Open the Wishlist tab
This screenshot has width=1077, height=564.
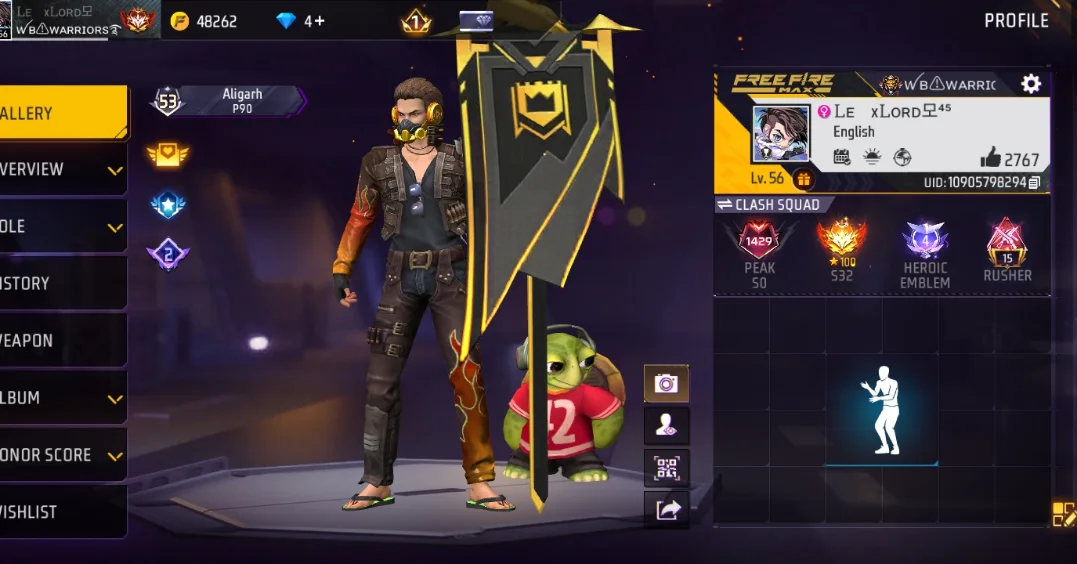click(60, 512)
